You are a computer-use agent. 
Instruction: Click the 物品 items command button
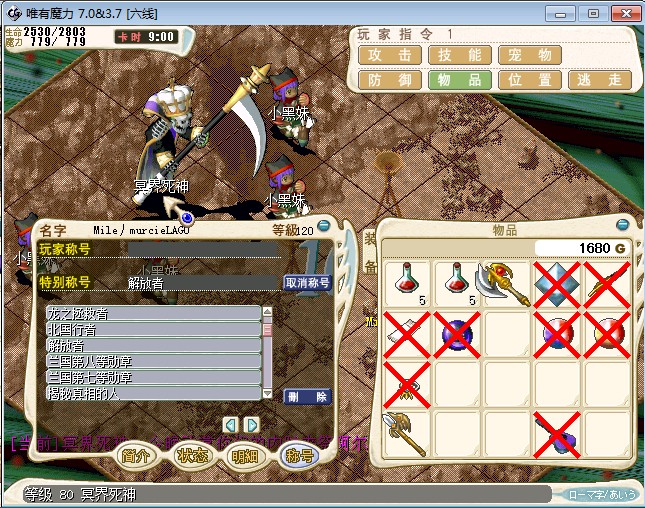pos(459,80)
